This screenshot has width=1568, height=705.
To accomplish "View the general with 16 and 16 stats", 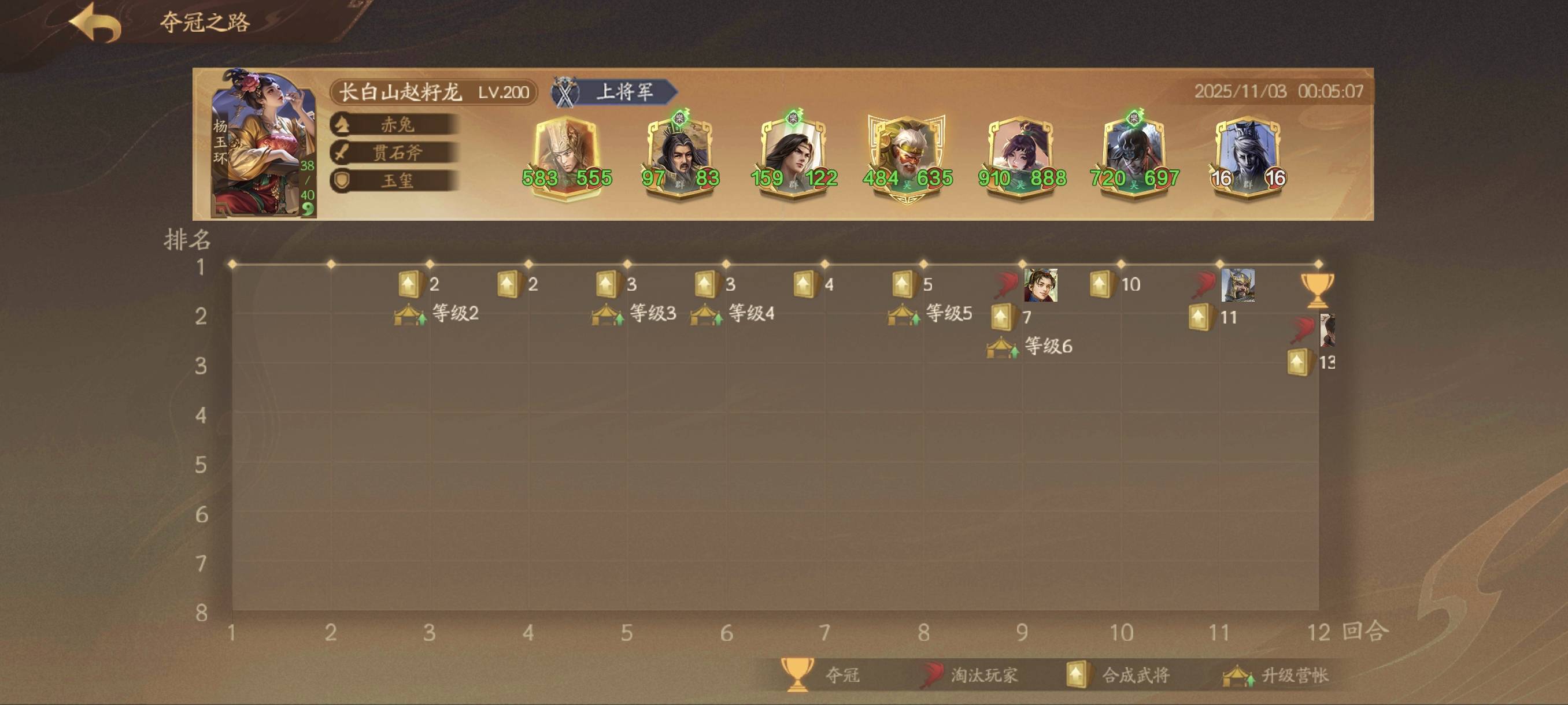I will pos(1248,158).
